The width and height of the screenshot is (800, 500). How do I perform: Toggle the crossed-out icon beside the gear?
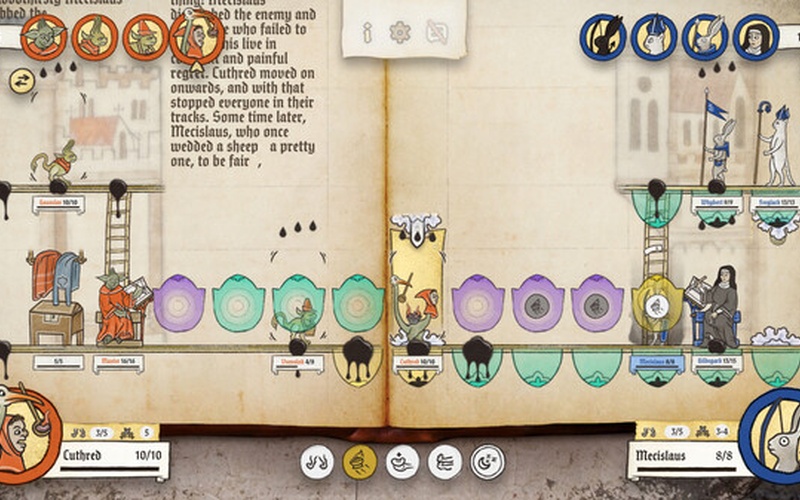pos(435,33)
